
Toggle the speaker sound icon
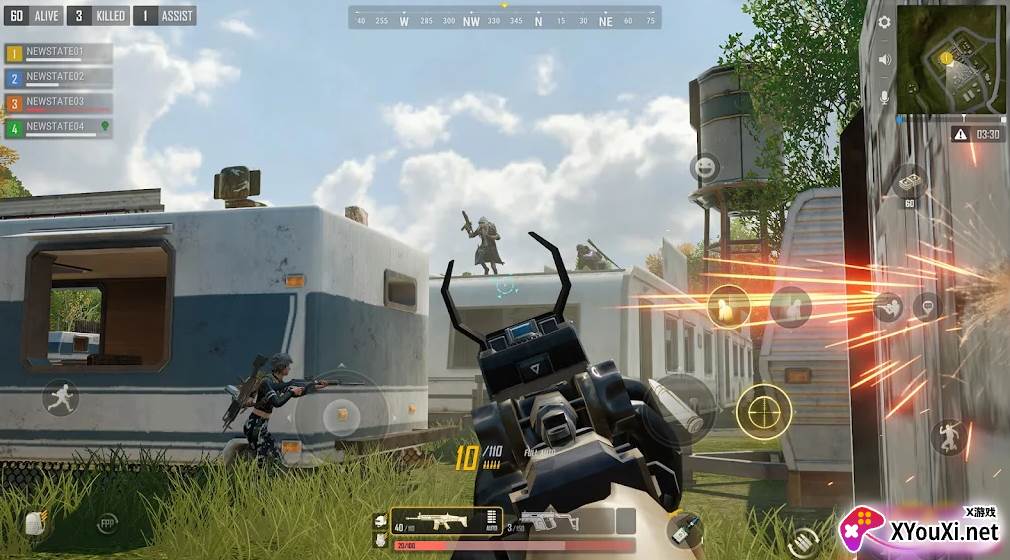point(884,60)
